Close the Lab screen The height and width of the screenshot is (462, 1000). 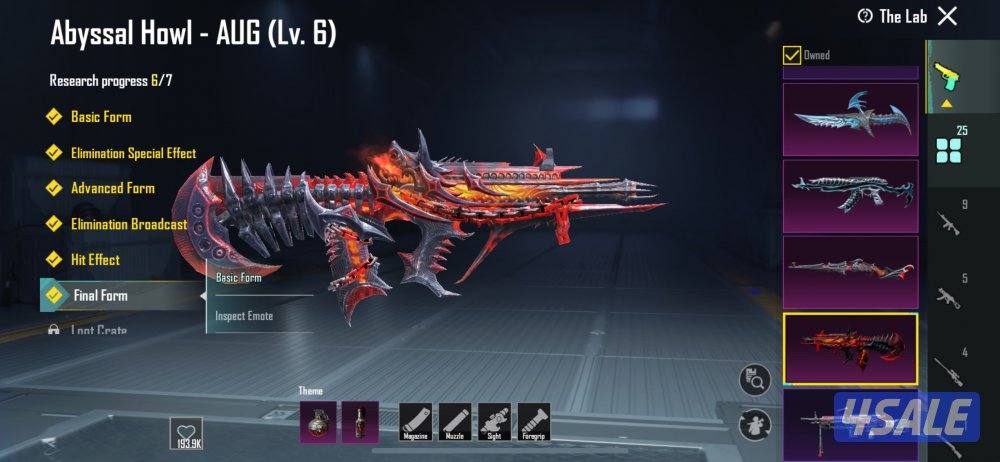click(x=947, y=15)
